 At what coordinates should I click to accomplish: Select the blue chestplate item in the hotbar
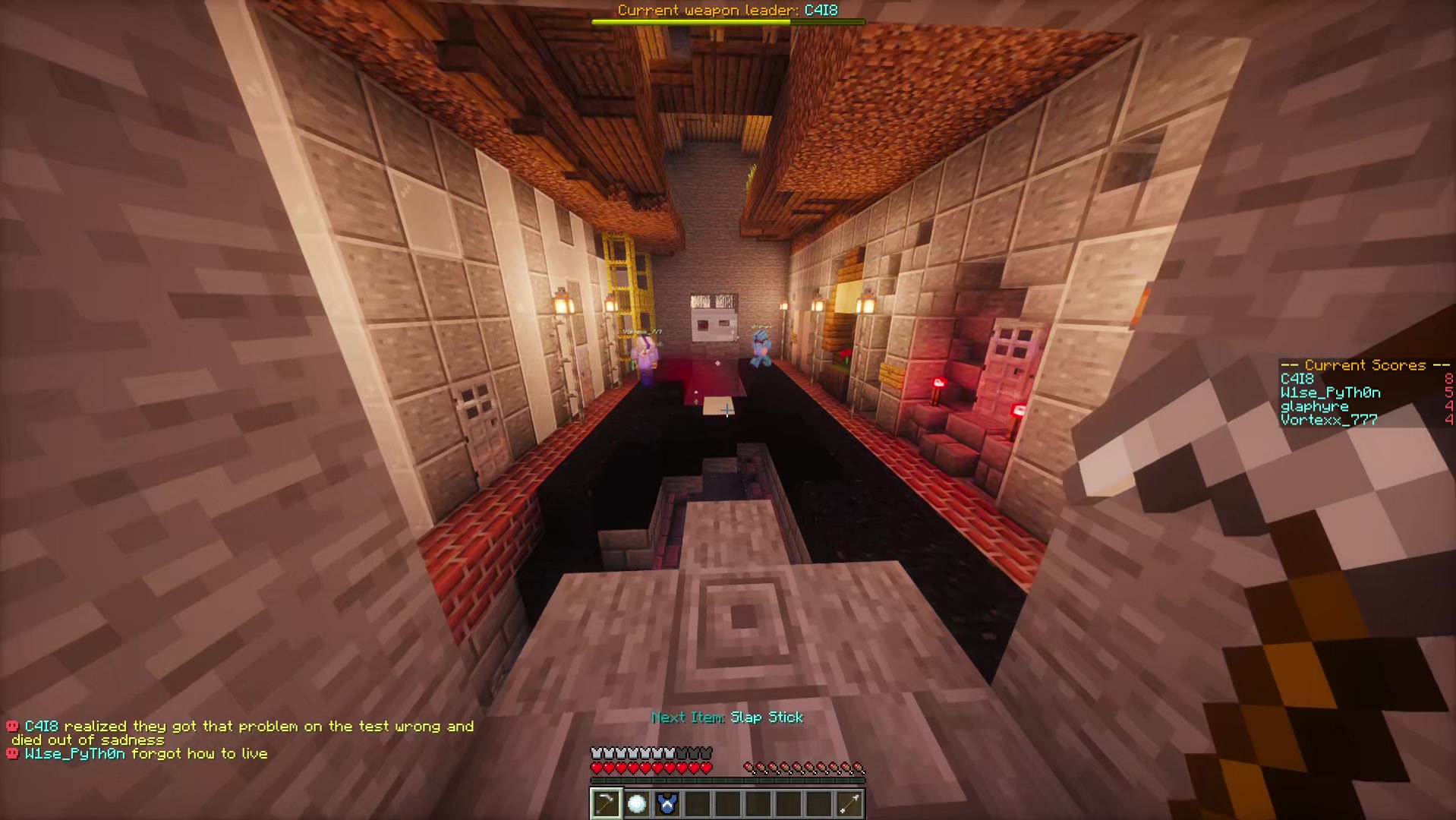[x=667, y=803]
